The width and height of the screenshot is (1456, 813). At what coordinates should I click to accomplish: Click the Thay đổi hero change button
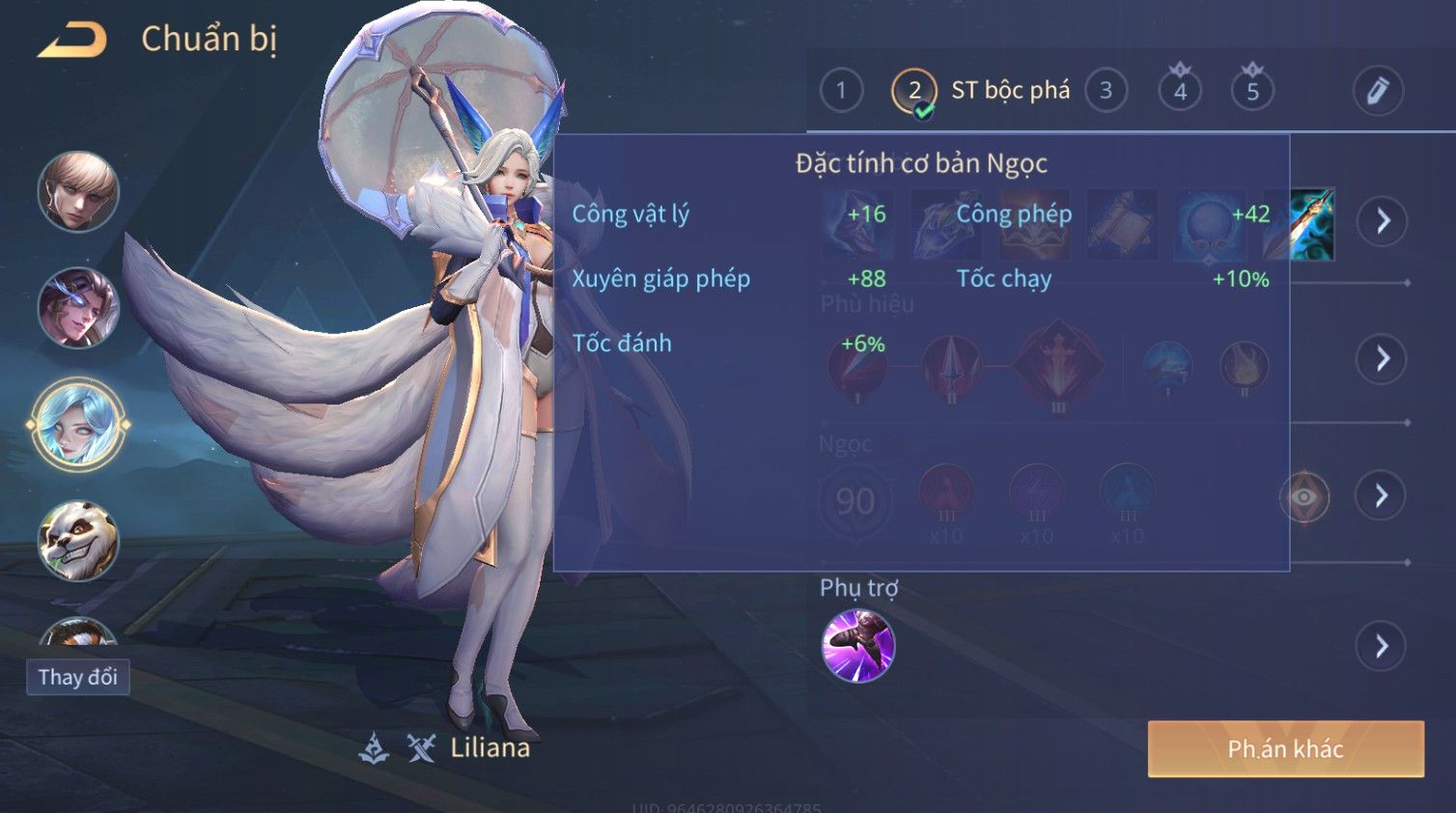(x=78, y=677)
